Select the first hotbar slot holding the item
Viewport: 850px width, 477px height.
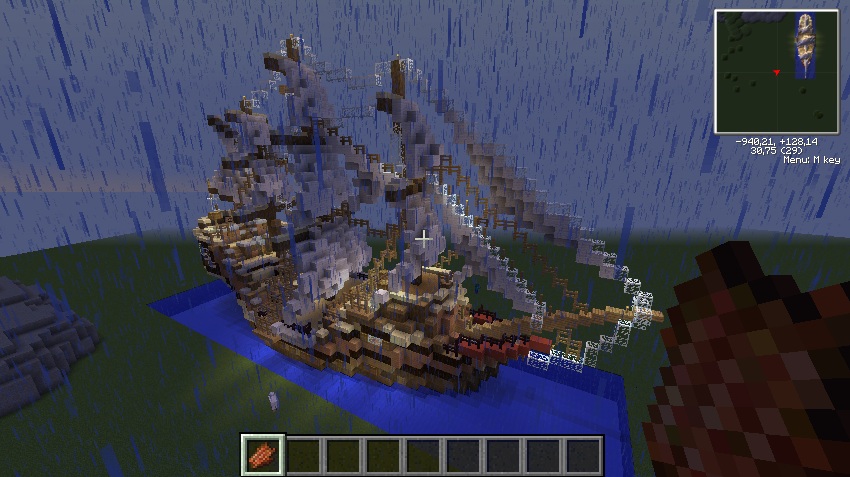[264, 455]
